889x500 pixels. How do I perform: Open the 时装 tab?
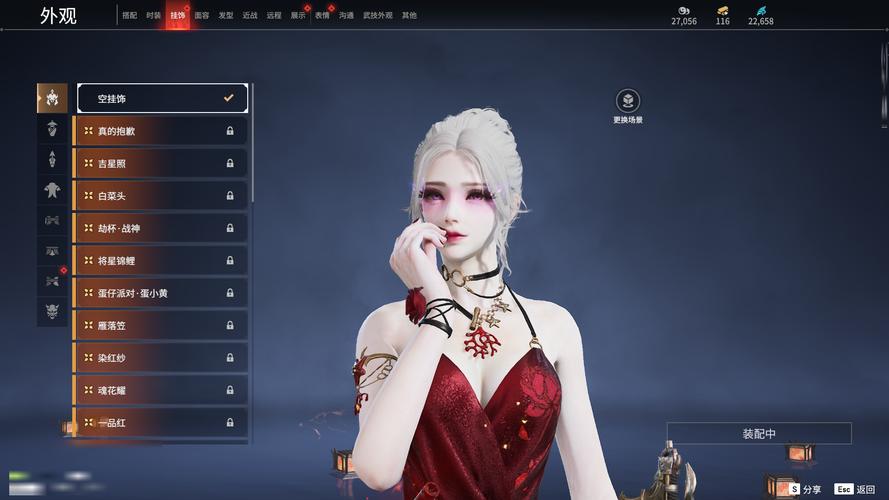click(x=153, y=16)
